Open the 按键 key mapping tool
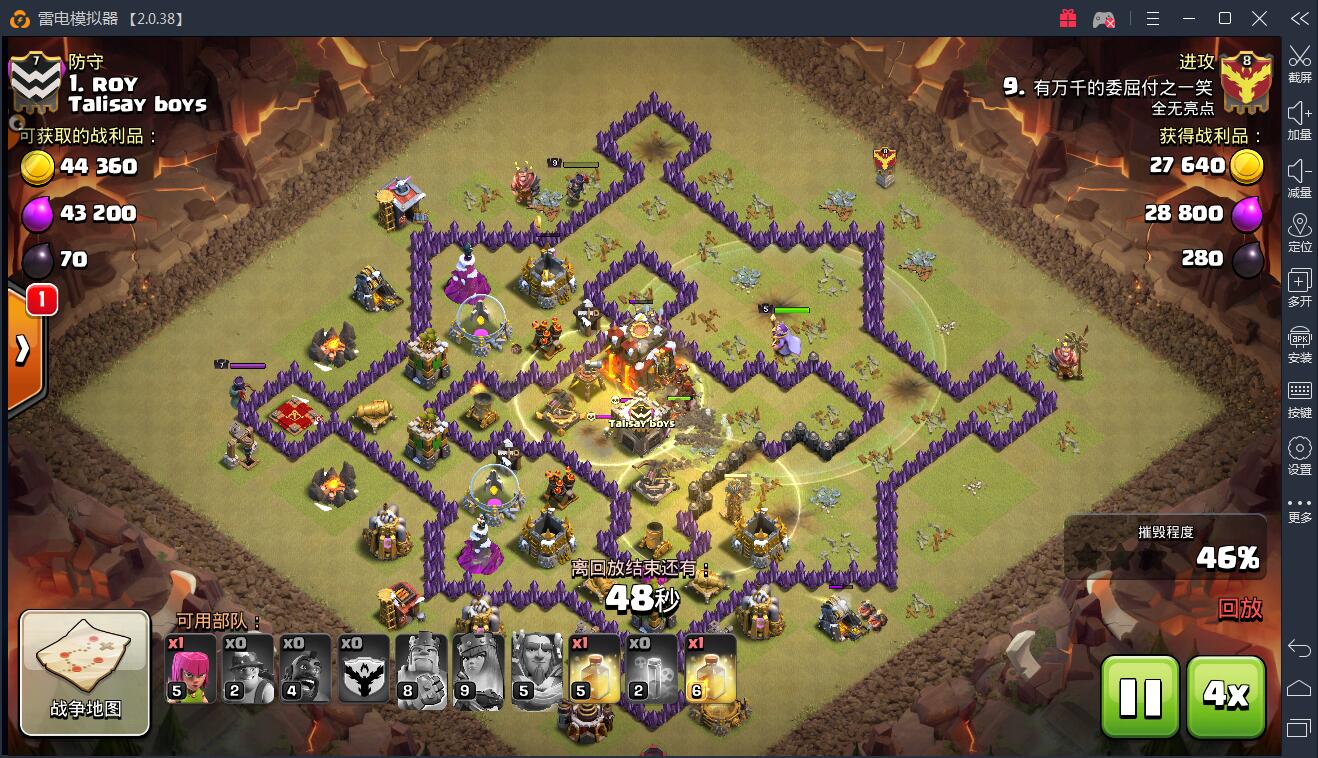The image size is (1318, 758). 1299,398
